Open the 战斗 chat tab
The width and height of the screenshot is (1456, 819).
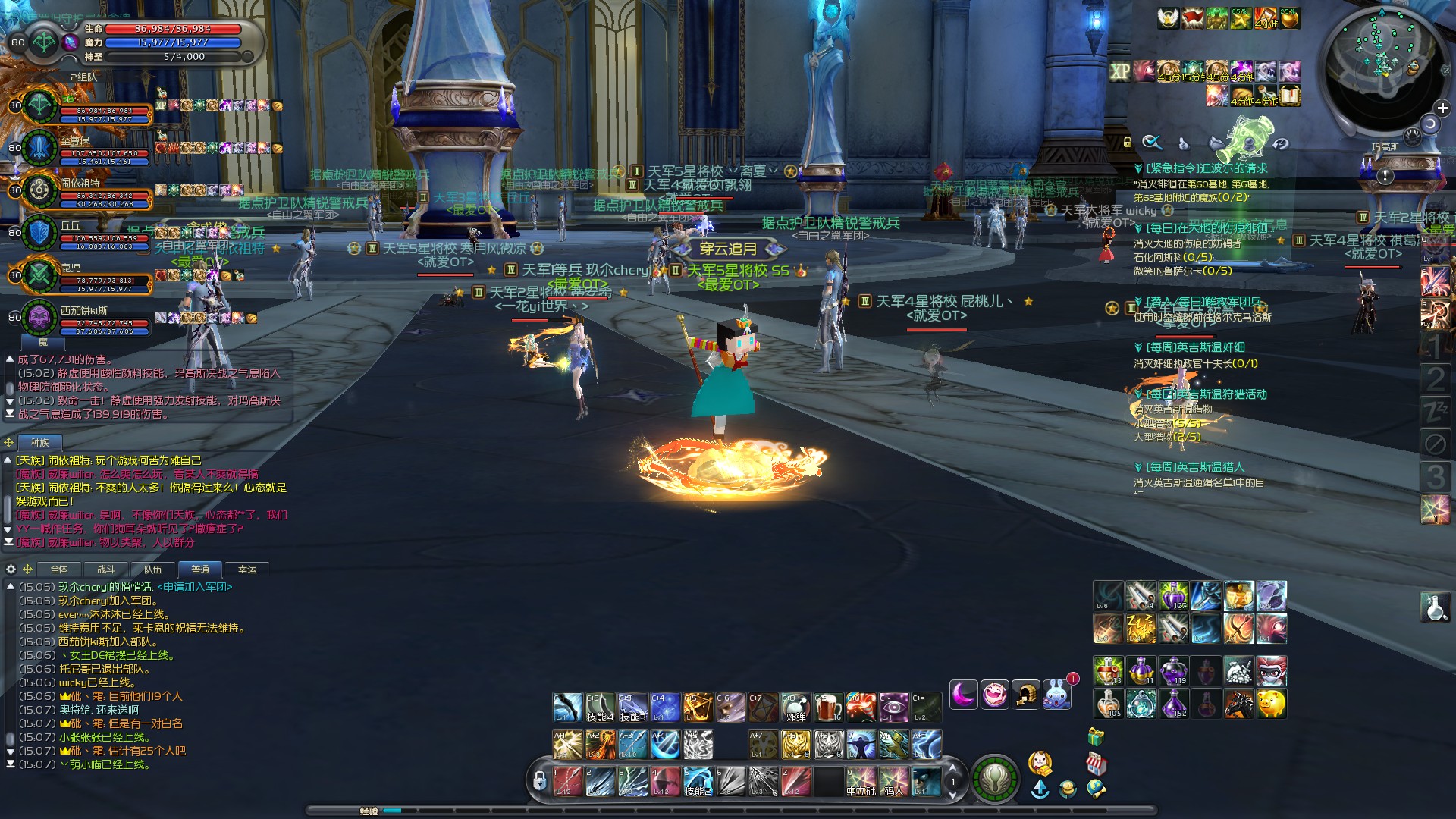pos(106,570)
